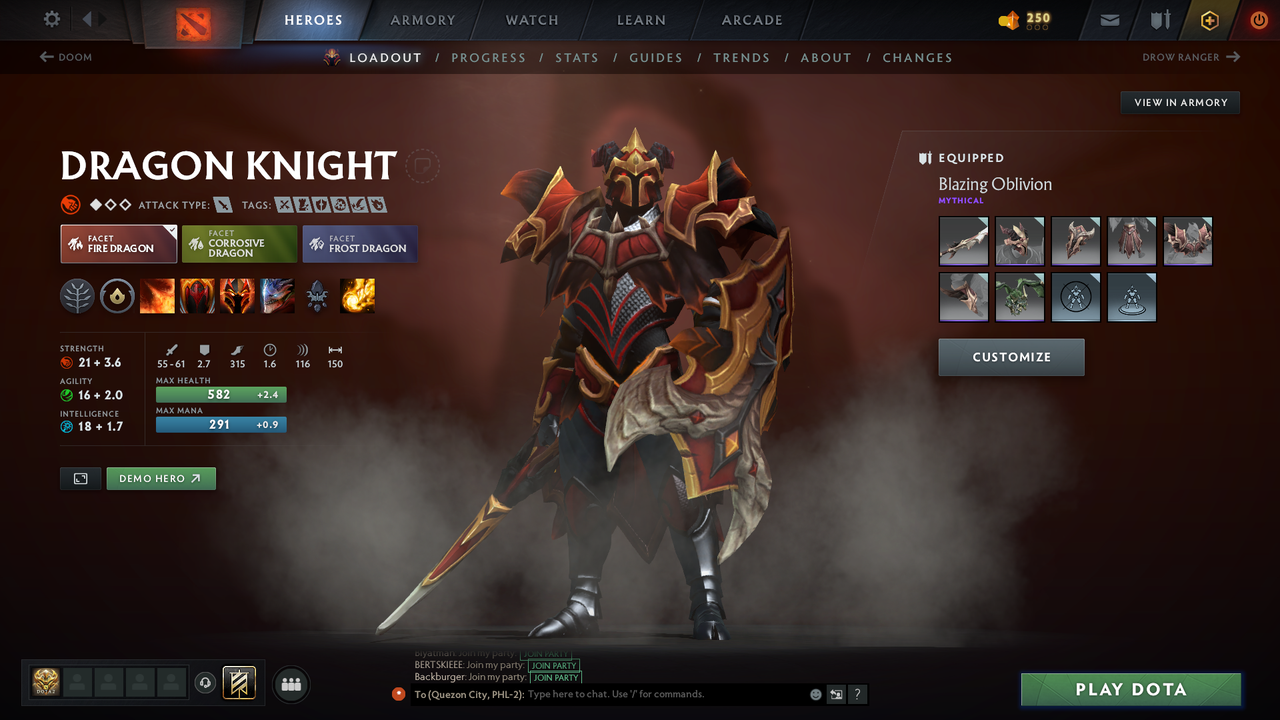Select the Corrosive Dragon facet
The image size is (1280, 720).
(x=239, y=243)
